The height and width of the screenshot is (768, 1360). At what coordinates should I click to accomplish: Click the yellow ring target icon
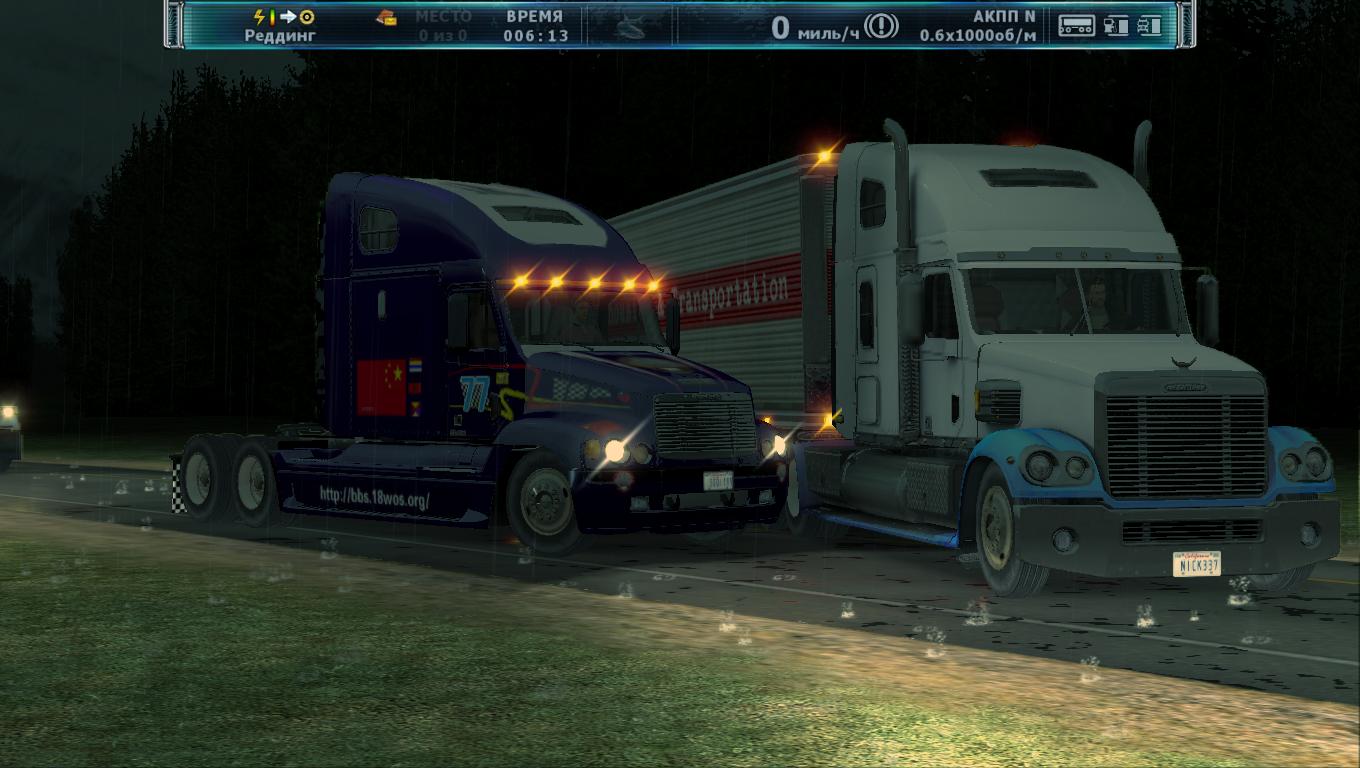[x=307, y=17]
